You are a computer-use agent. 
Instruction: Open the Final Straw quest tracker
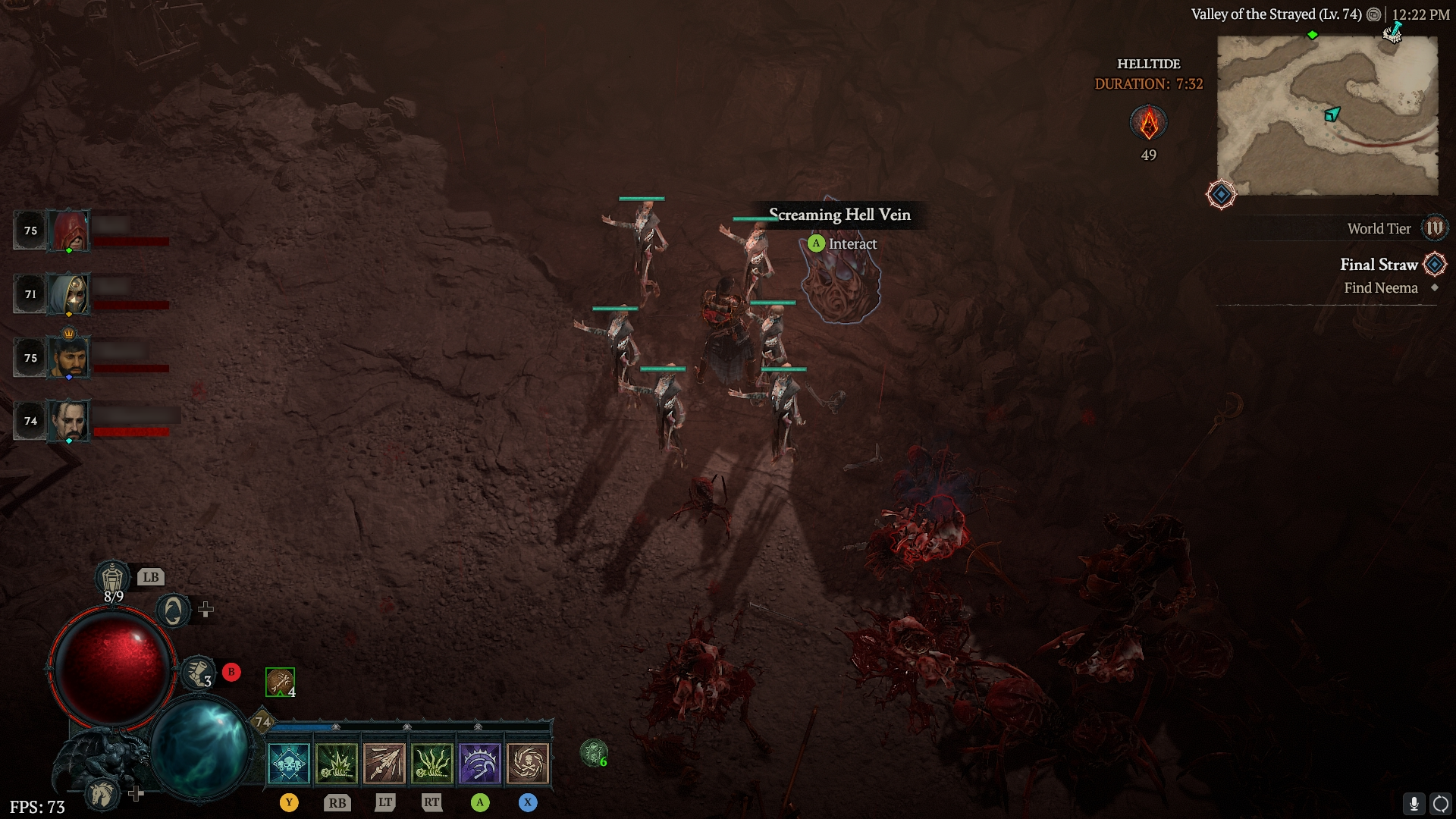(1379, 265)
